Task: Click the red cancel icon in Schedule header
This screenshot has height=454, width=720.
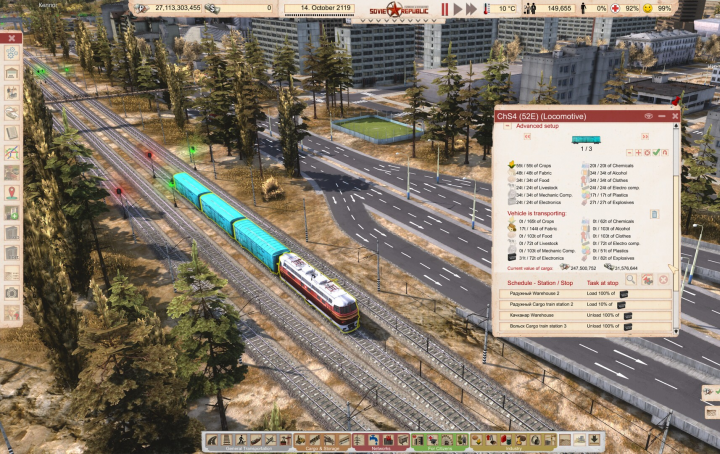Action: click(662, 280)
